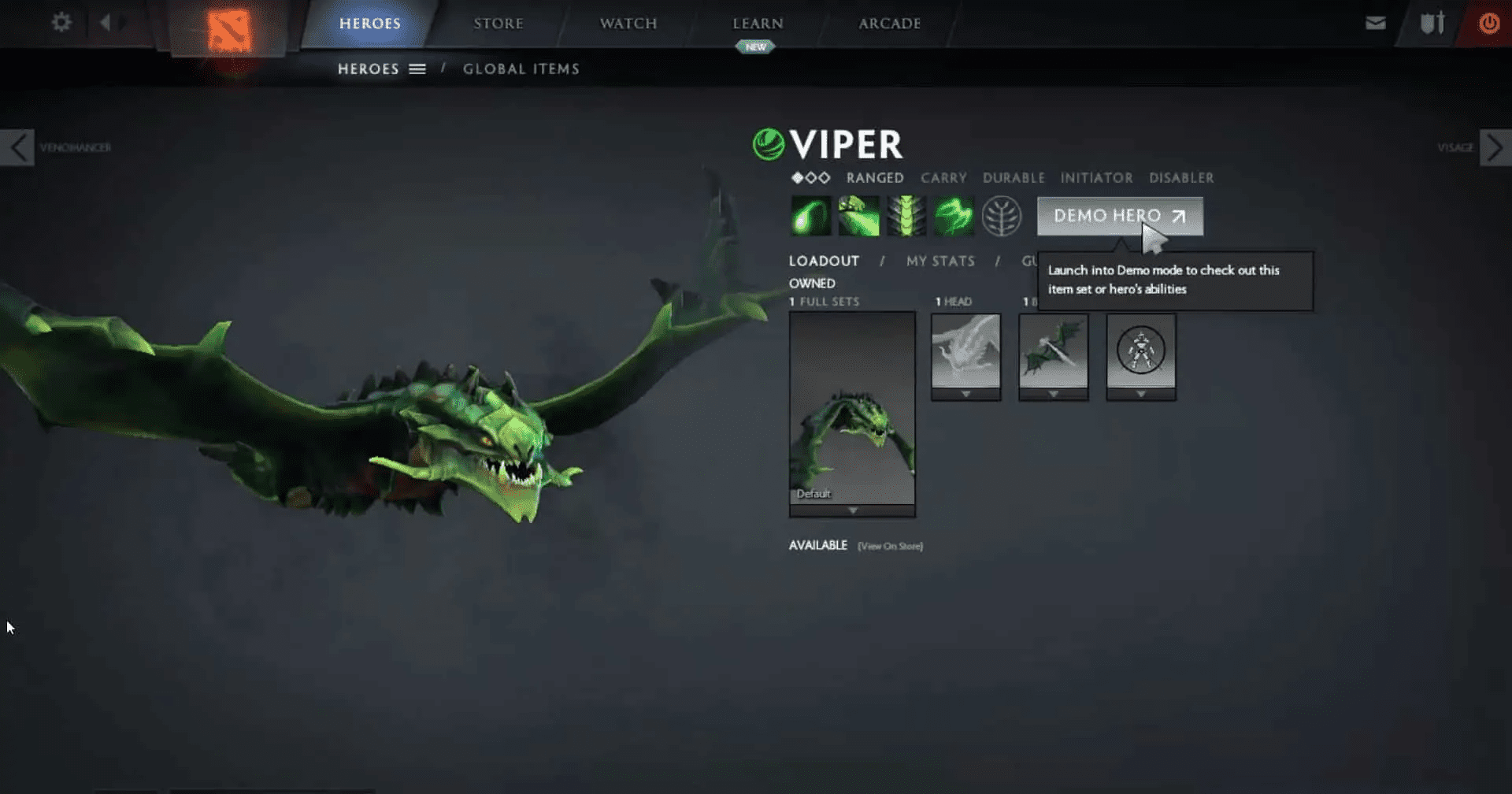Open the ARCADE tab
The width and height of the screenshot is (1512, 794).
point(889,23)
